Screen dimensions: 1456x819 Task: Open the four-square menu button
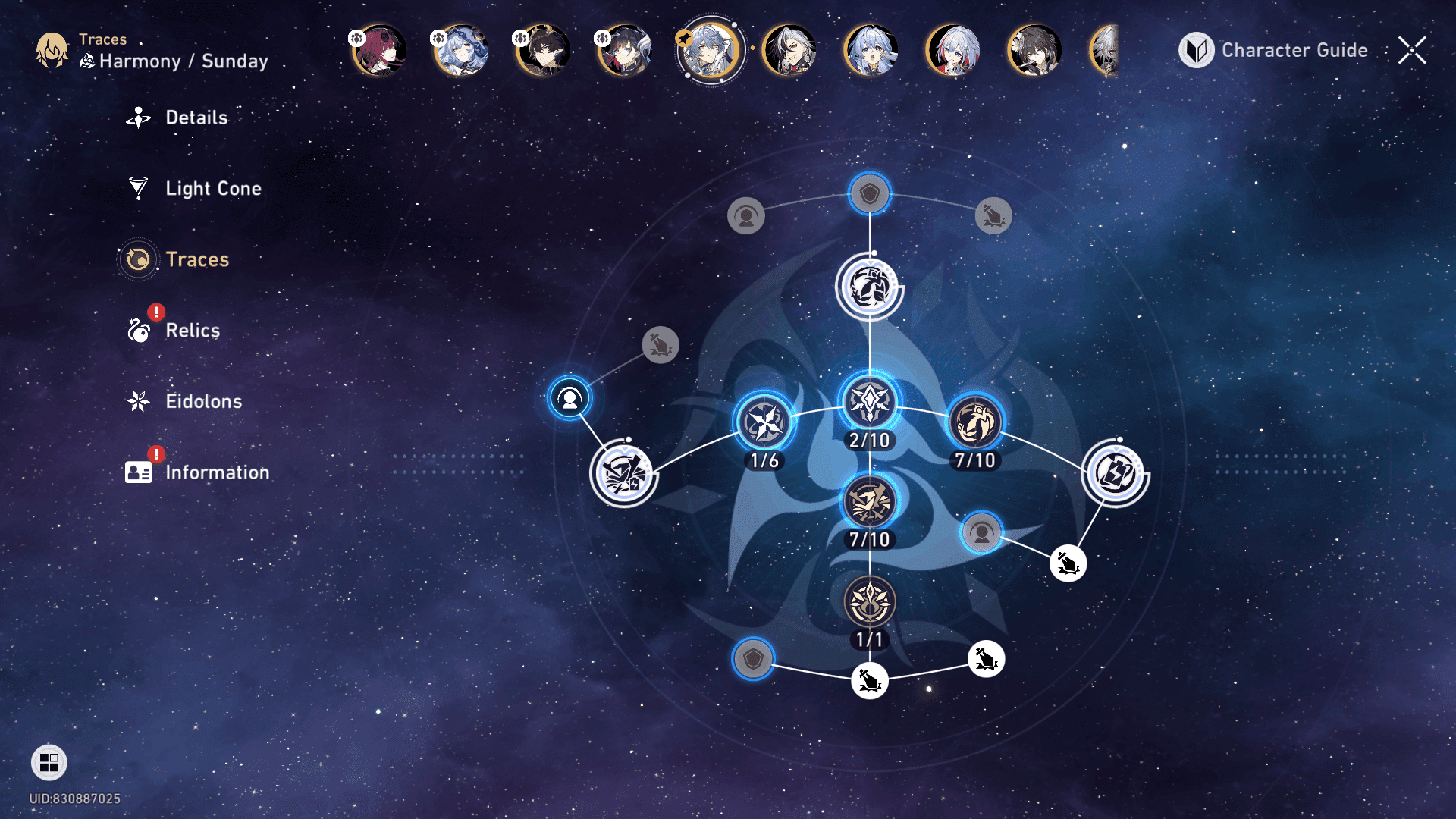49,762
